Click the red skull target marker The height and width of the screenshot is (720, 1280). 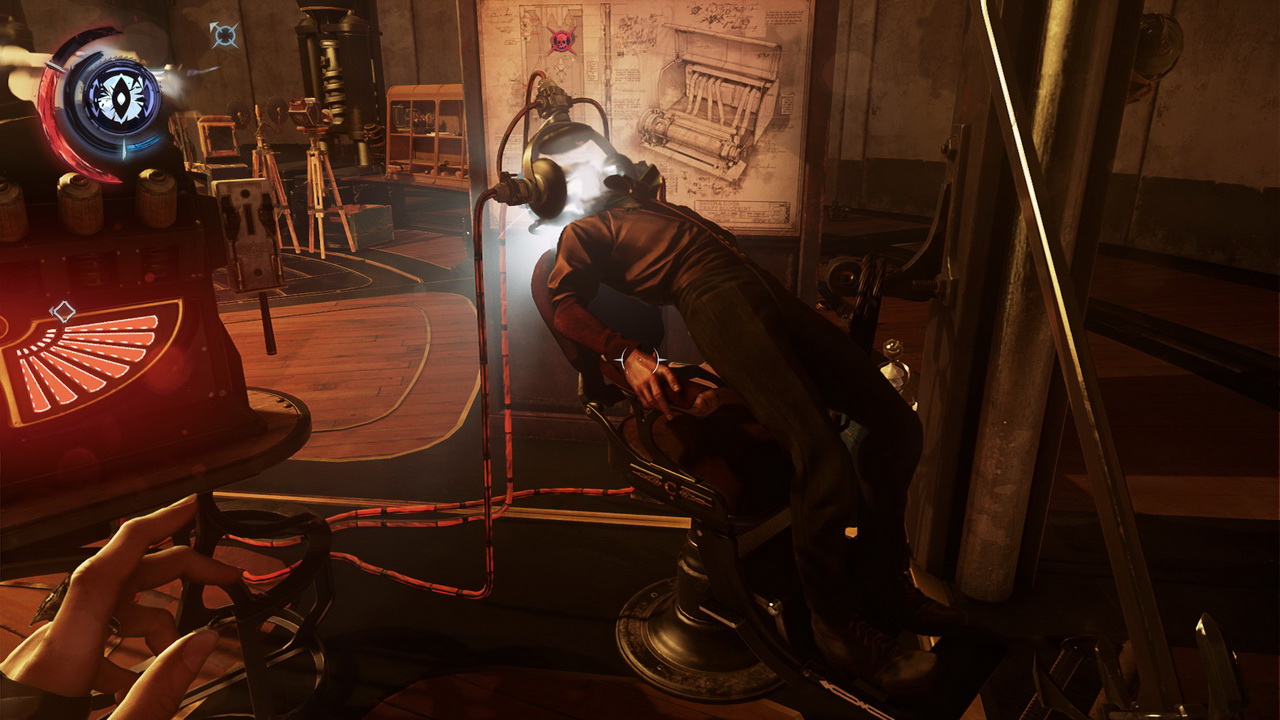click(561, 40)
